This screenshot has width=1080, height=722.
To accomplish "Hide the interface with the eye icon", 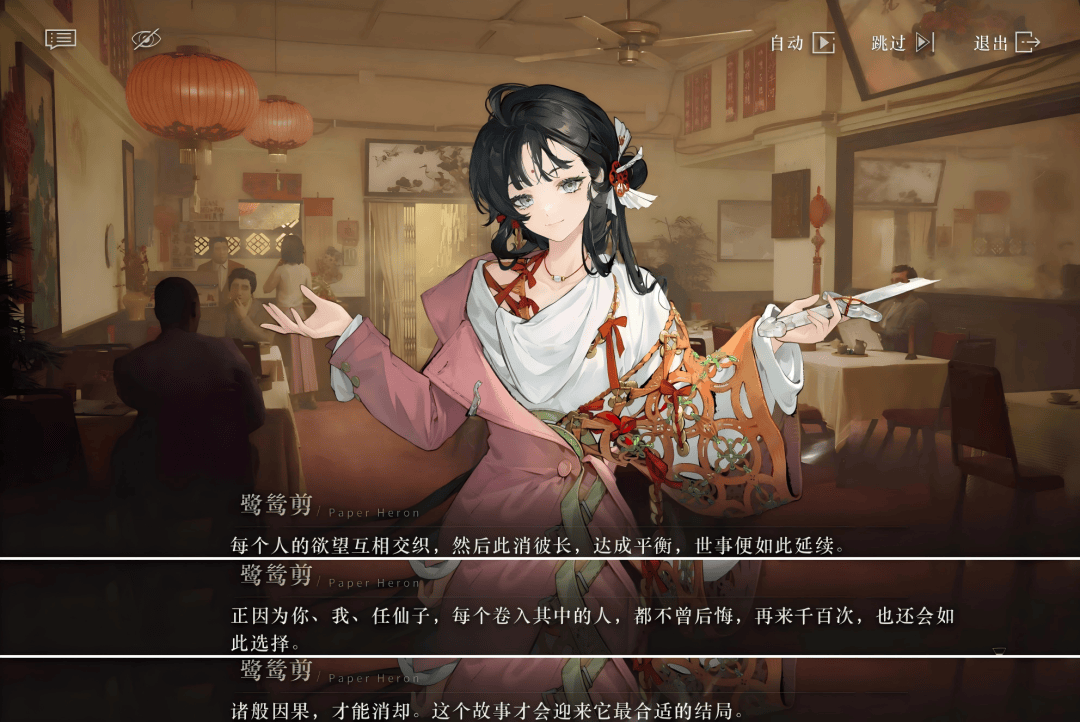I will (146, 39).
